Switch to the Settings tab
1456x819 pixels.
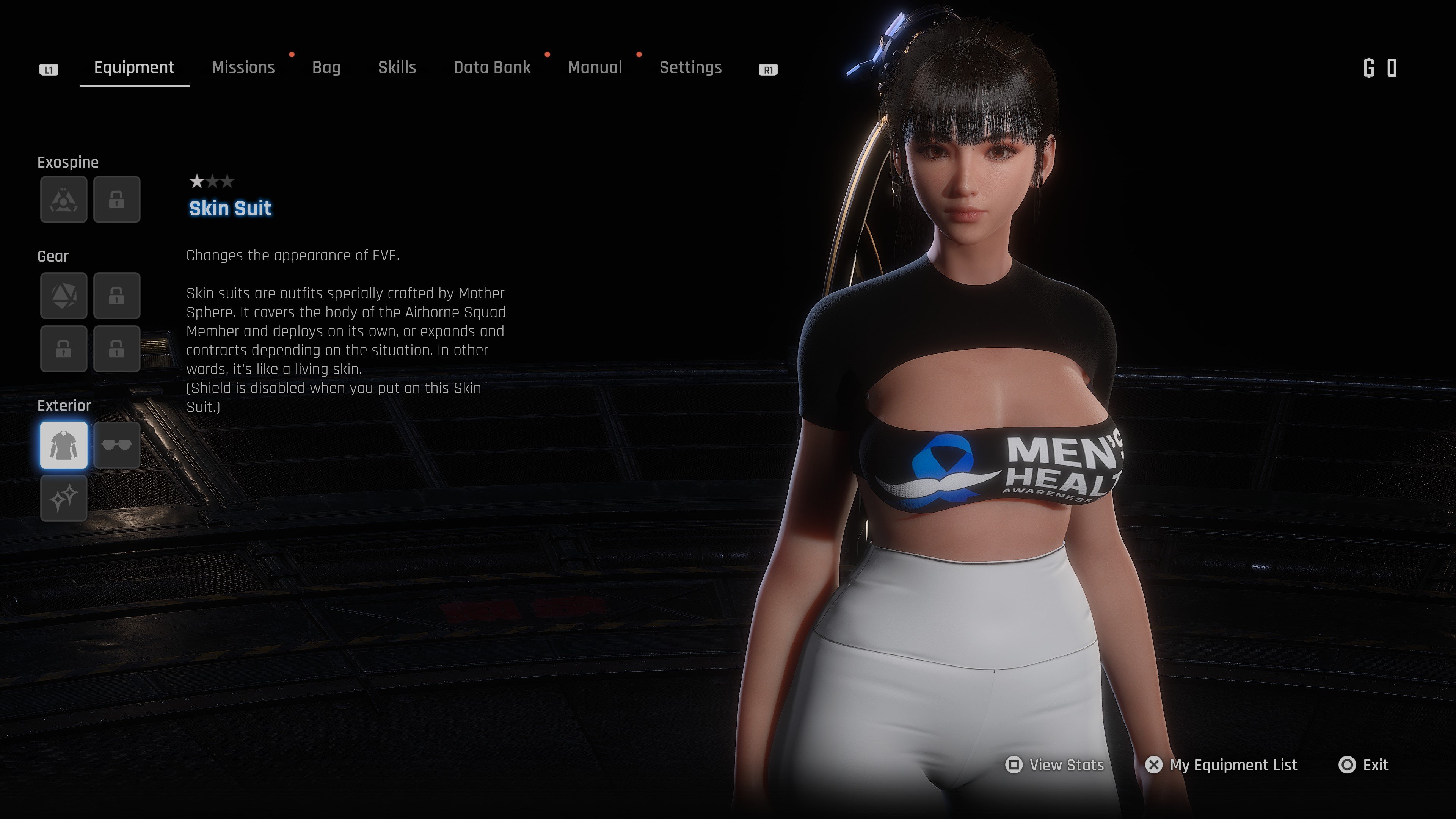(x=690, y=68)
